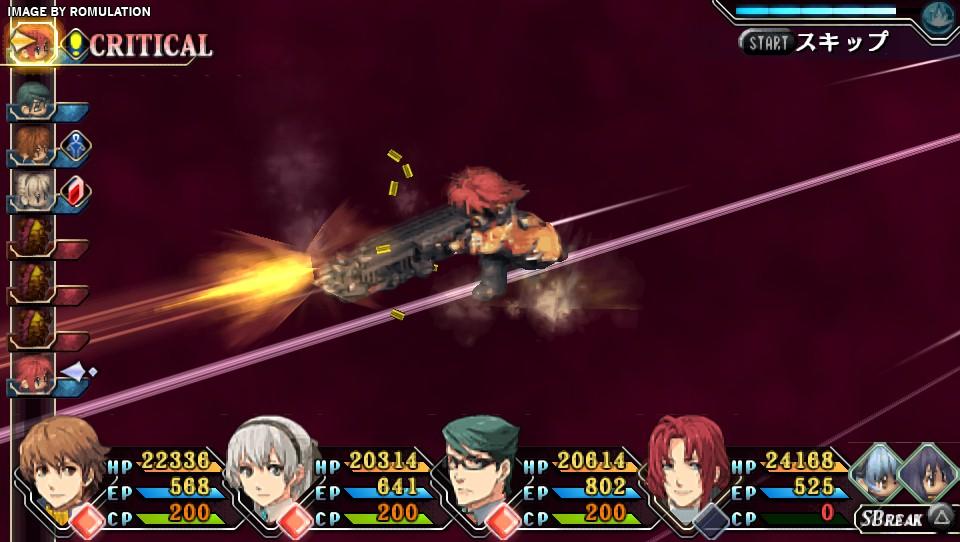Select the party member with 22336 HP

(63, 471)
